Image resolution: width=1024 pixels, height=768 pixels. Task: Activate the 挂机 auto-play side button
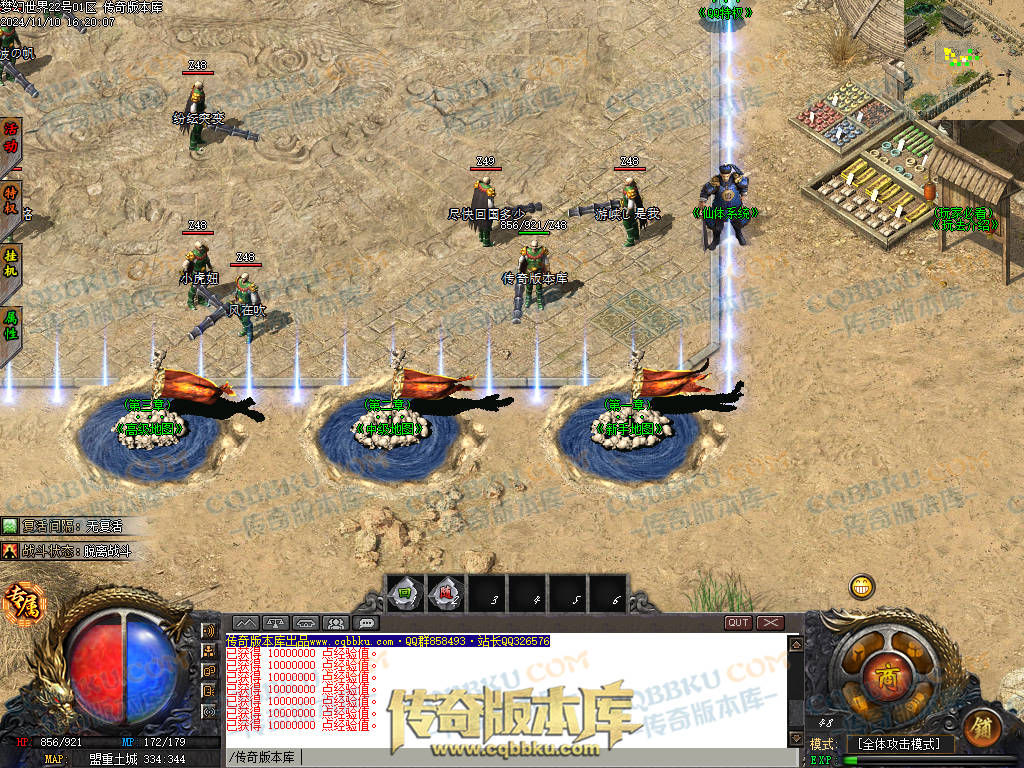pyautogui.click(x=11, y=262)
